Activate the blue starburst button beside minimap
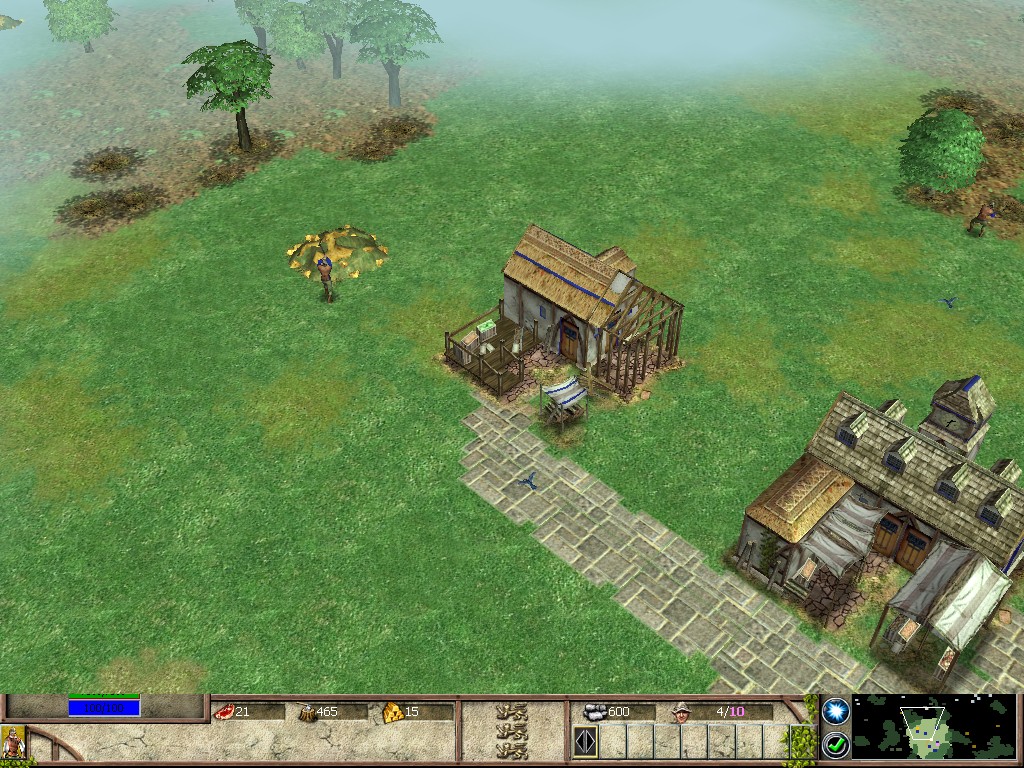This screenshot has height=768, width=1024. [x=835, y=711]
